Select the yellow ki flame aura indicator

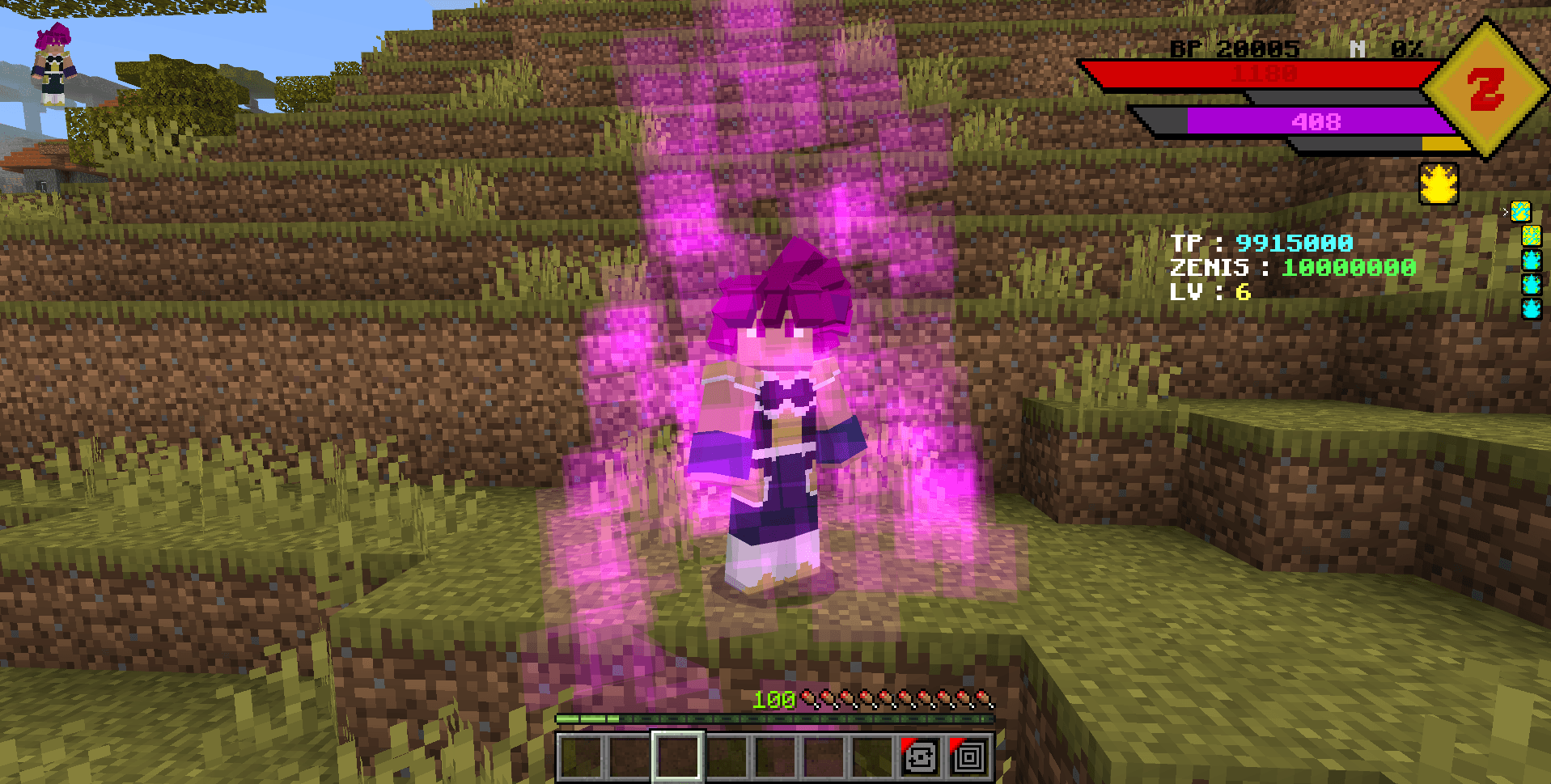1438,184
